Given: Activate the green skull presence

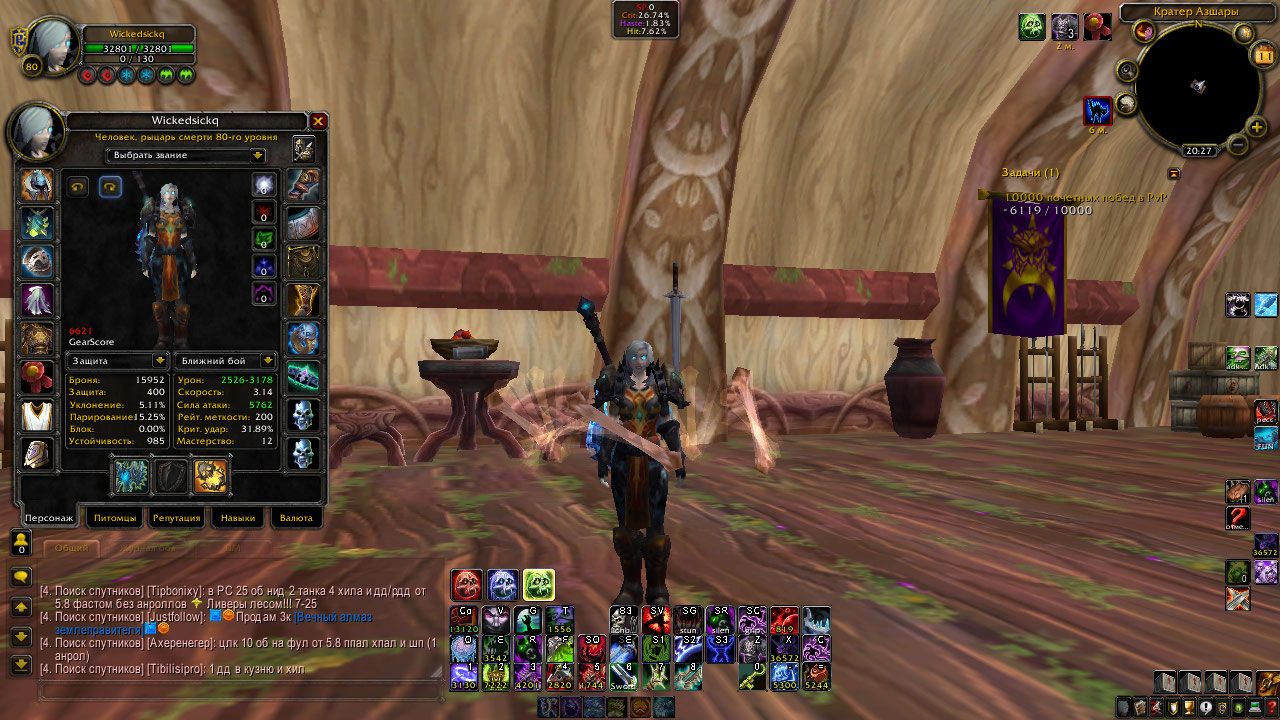Looking at the screenshot, I should click(x=538, y=585).
